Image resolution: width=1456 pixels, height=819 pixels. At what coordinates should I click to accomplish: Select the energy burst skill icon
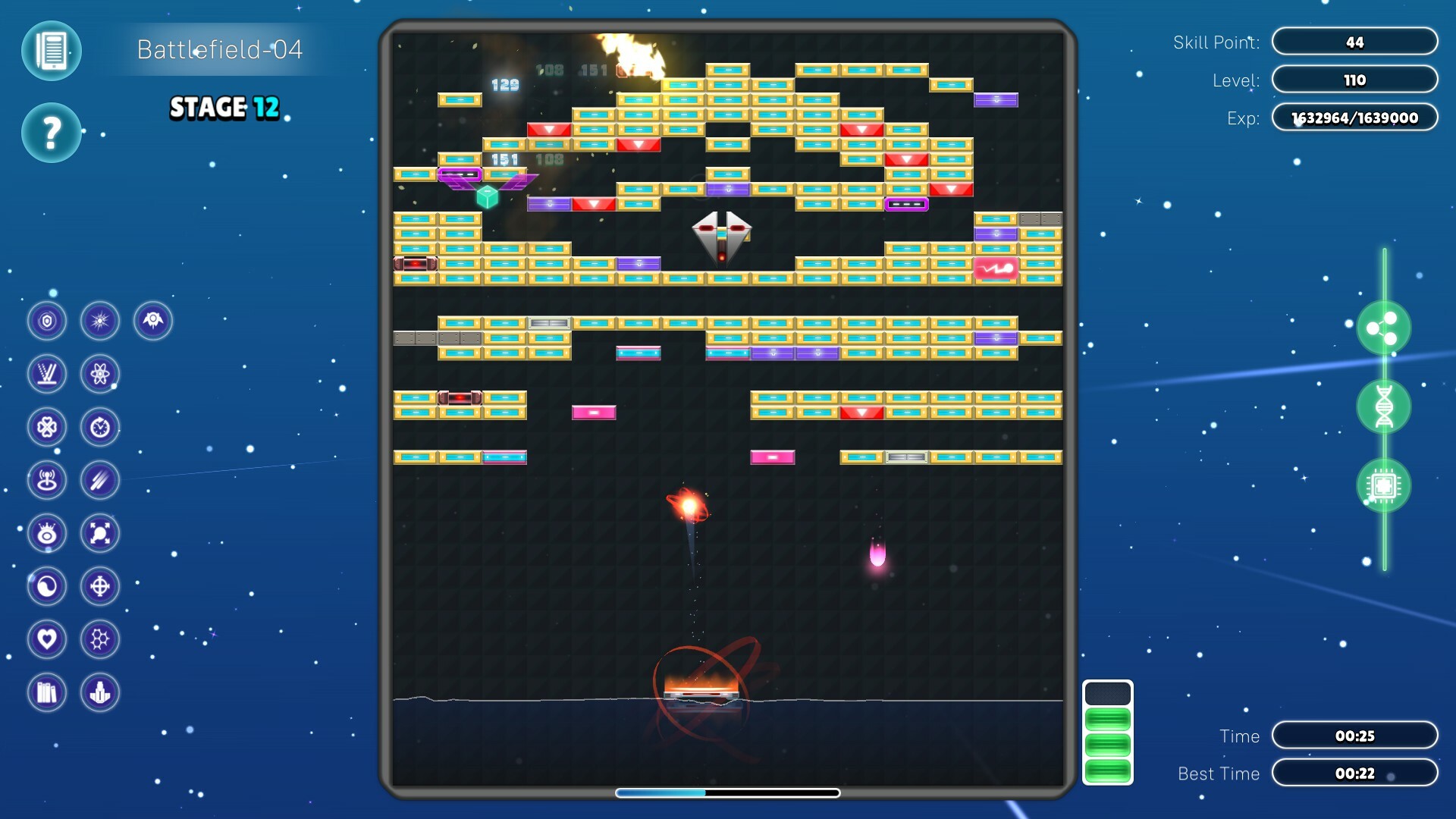[x=100, y=320]
